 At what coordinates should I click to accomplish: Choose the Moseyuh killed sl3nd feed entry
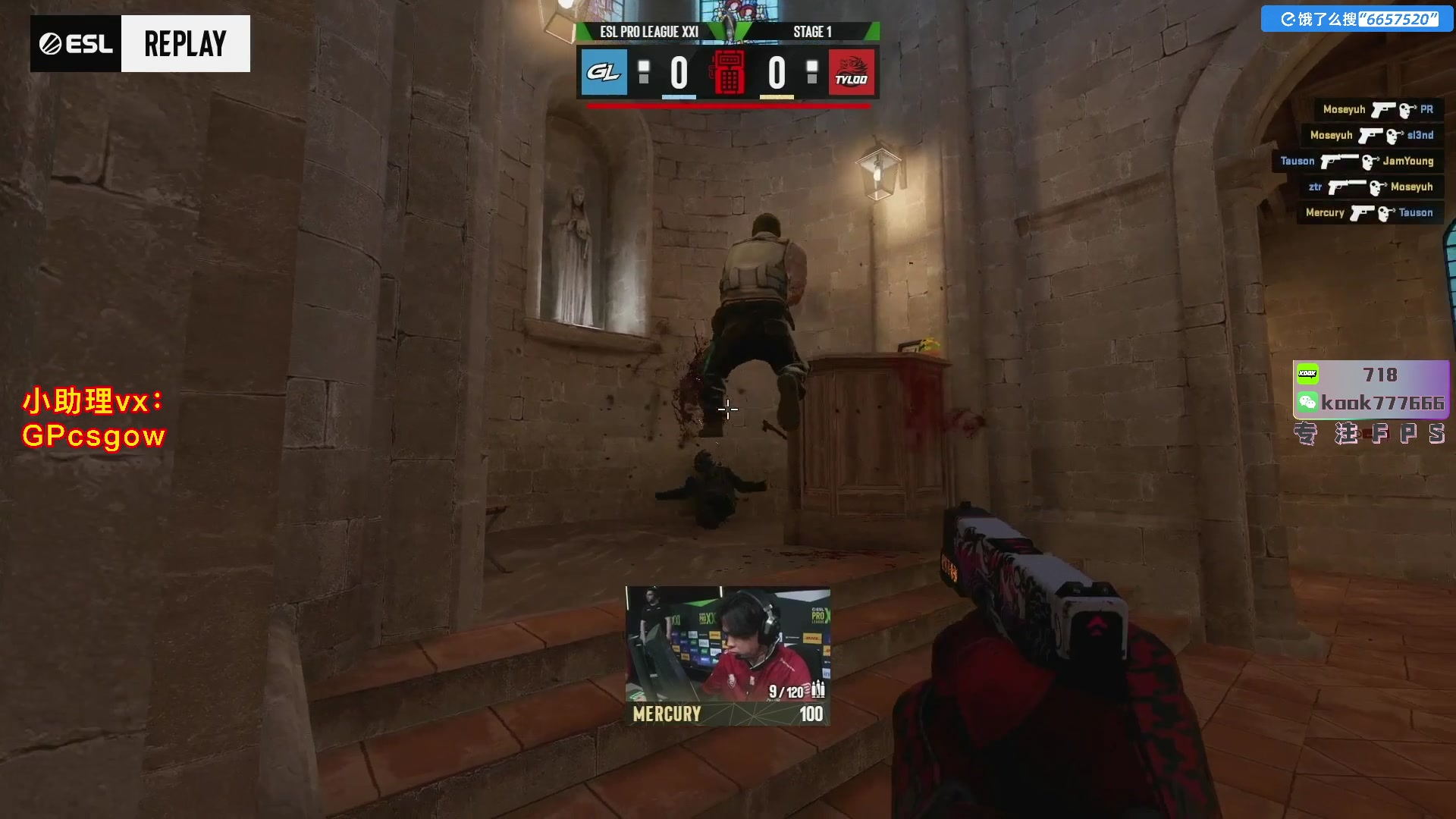[1371, 136]
